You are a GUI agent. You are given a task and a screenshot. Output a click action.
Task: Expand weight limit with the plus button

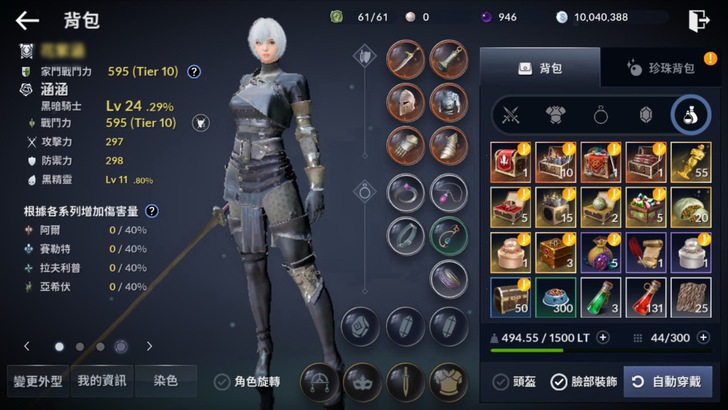603,338
